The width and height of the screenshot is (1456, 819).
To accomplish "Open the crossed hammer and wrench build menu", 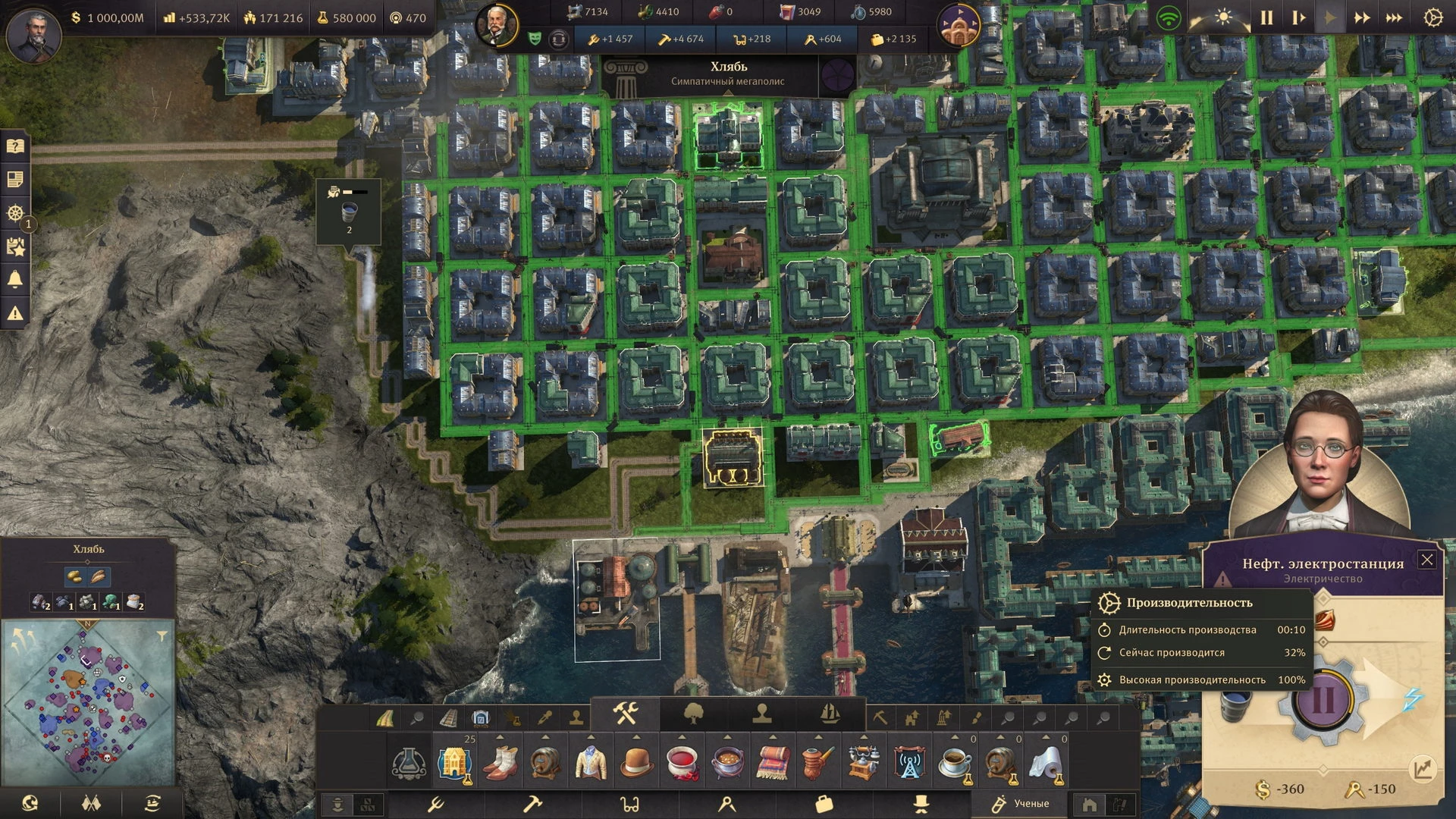I will click(626, 714).
